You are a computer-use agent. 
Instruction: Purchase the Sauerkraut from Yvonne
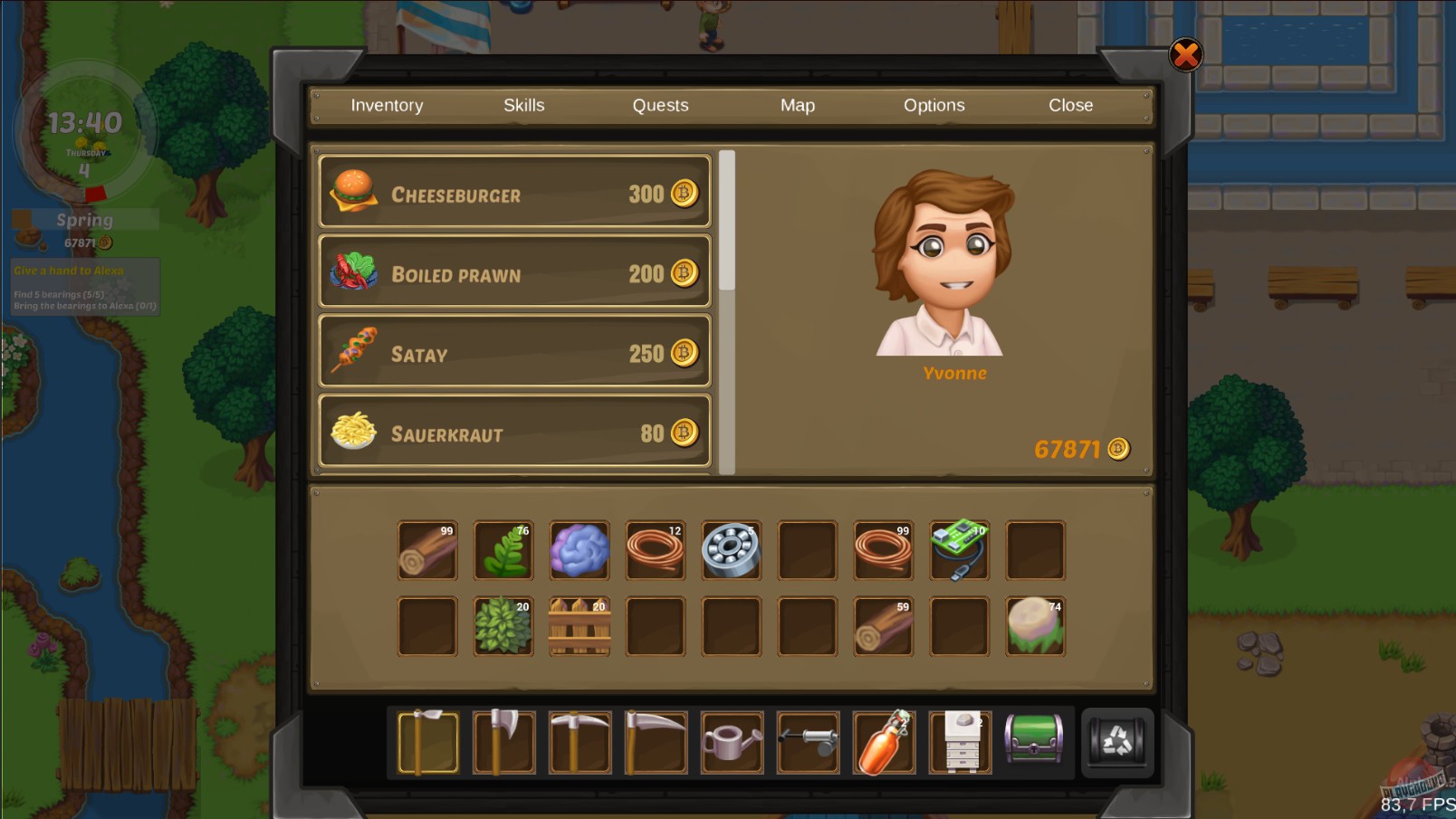coord(513,432)
